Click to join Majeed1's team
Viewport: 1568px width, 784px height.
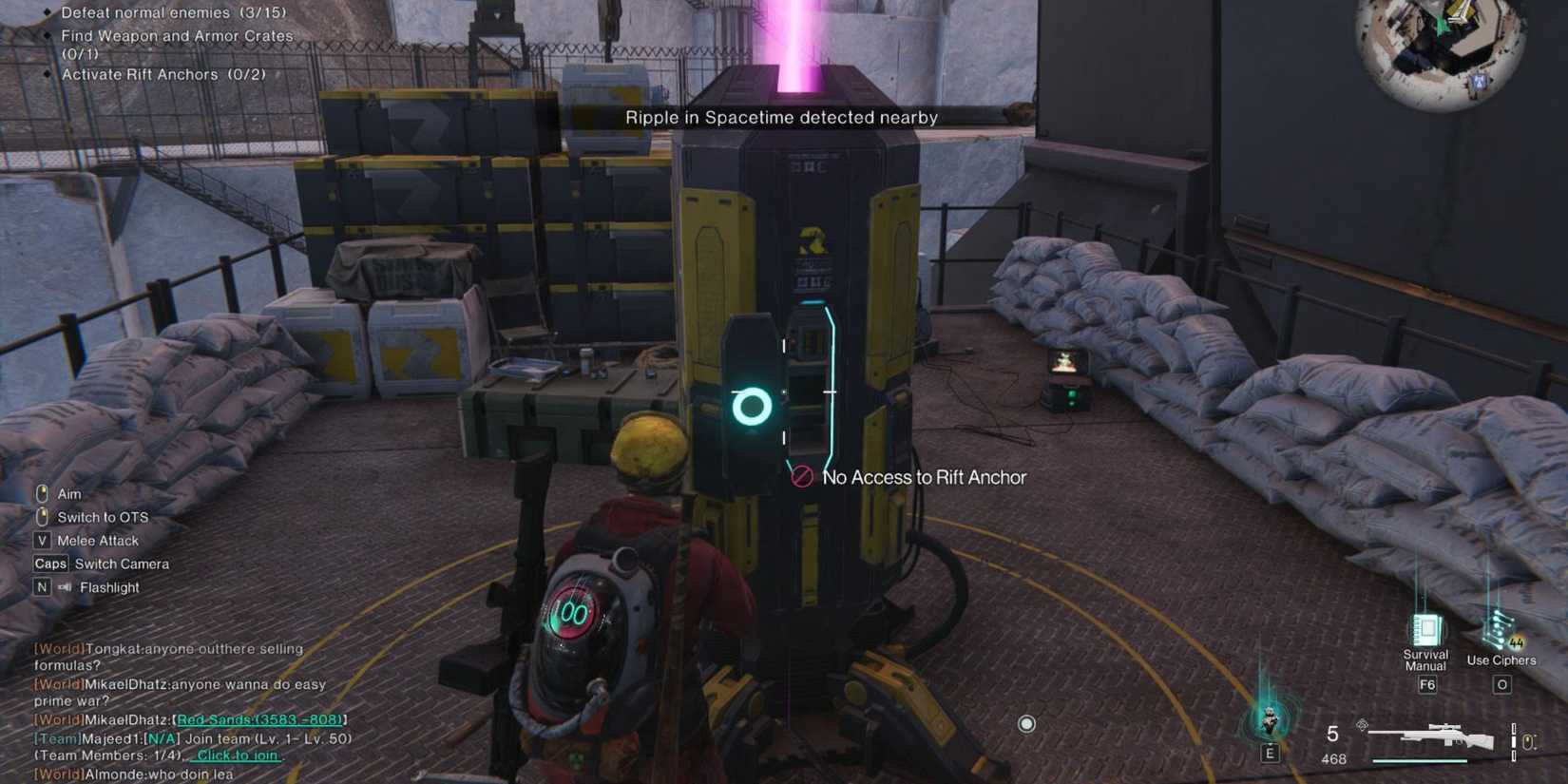point(235,755)
